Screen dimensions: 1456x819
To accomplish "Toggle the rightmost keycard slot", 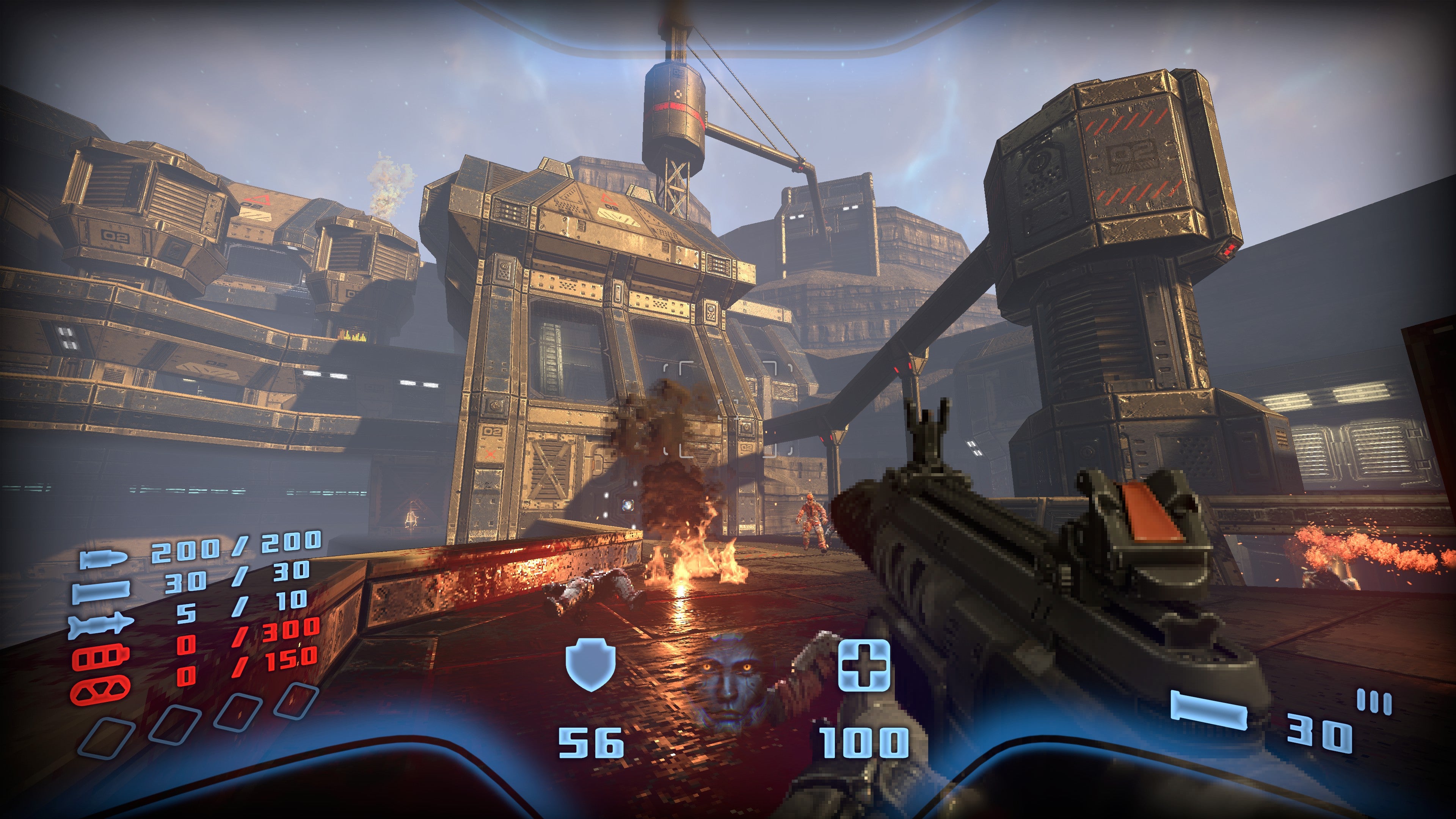I will (x=297, y=703).
